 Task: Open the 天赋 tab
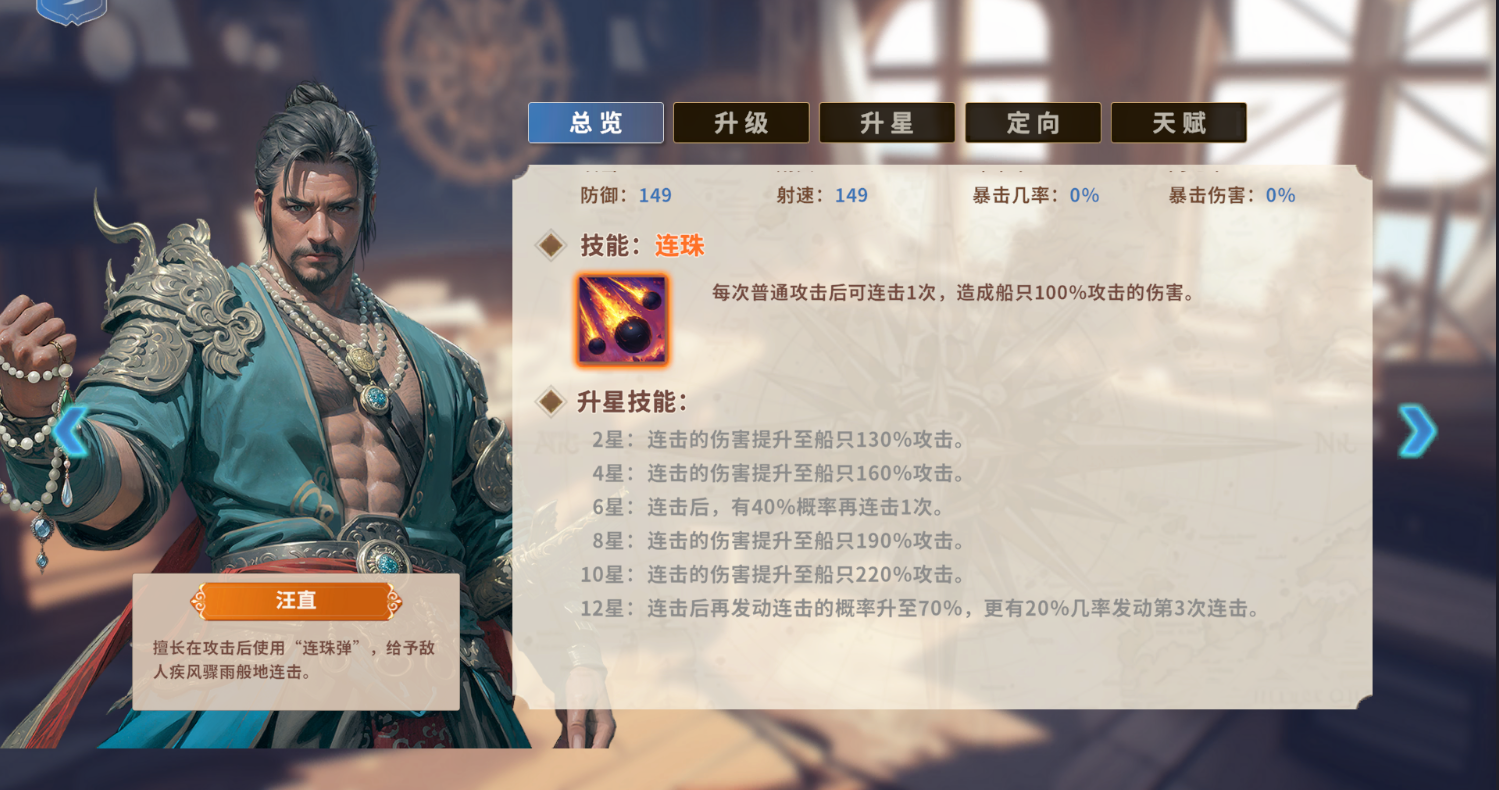pyautogui.click(x=1179, y=122)
